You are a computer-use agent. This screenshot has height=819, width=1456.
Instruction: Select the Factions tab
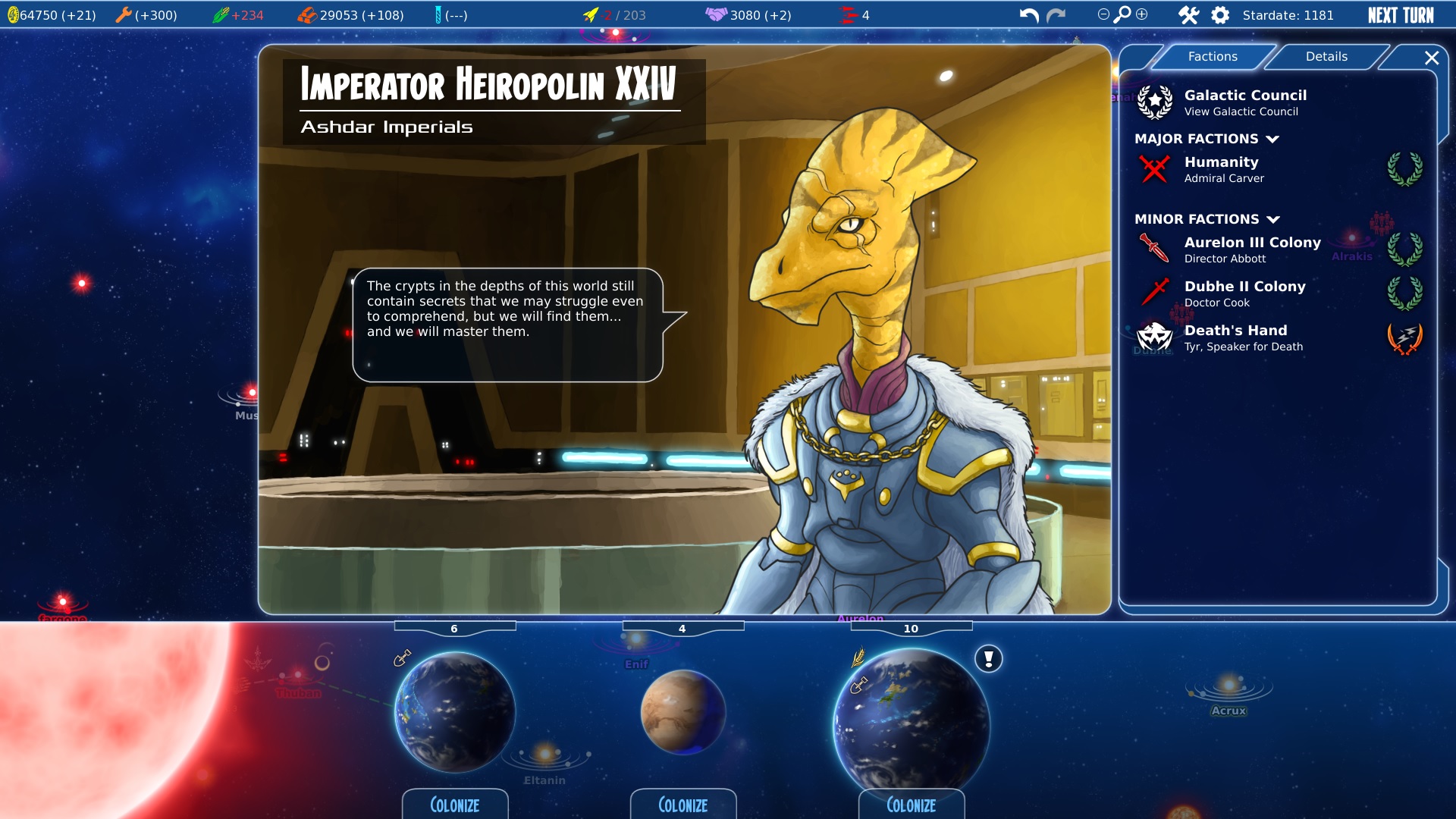(x=1212, y=57)
